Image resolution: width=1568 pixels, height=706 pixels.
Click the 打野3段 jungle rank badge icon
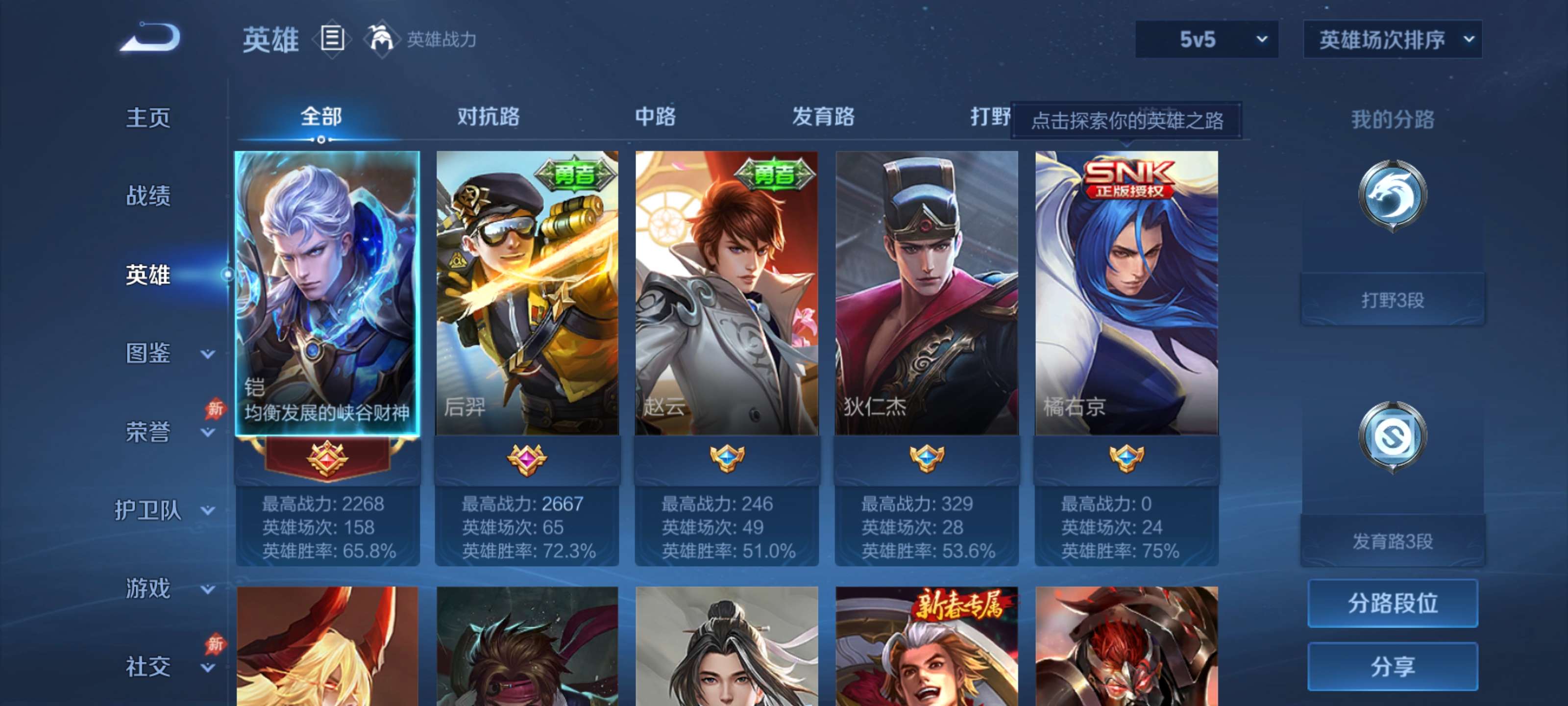coord(1393,195)
